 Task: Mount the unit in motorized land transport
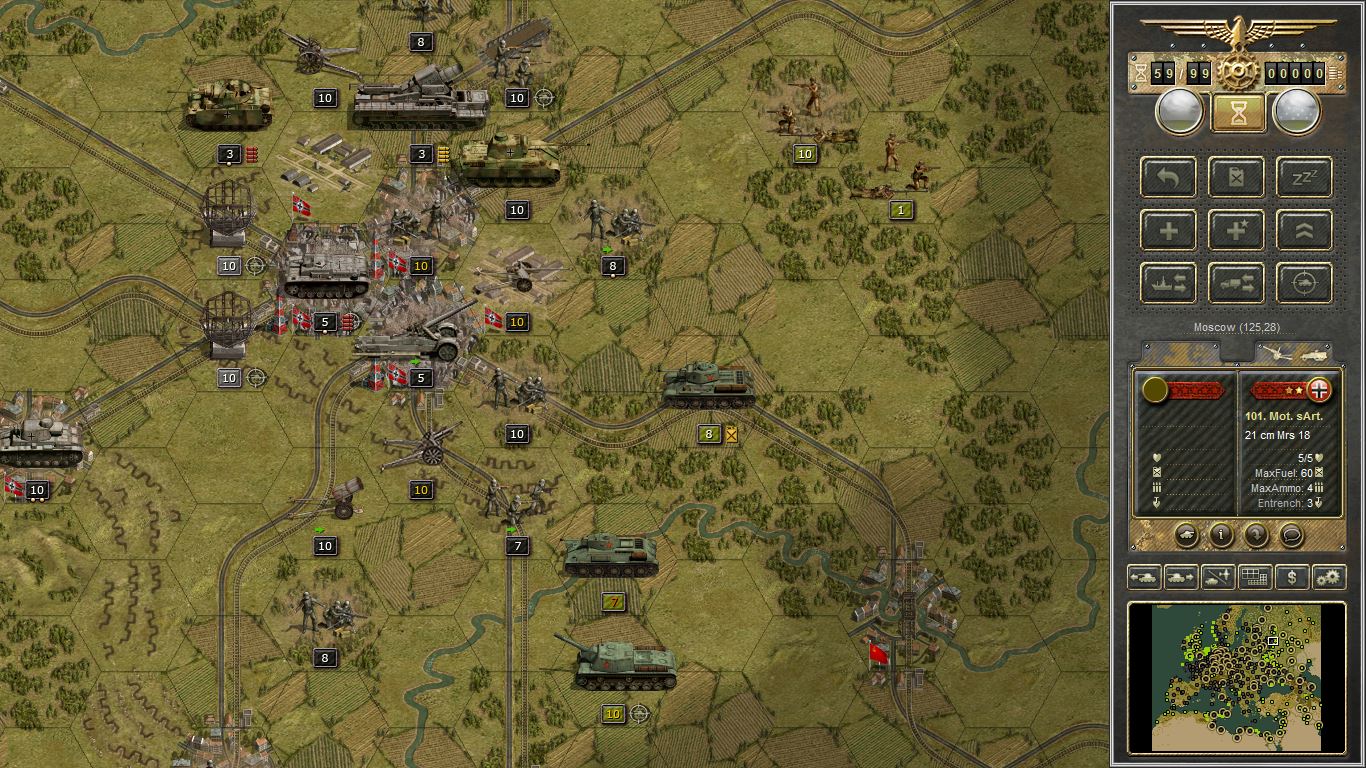1236,283
